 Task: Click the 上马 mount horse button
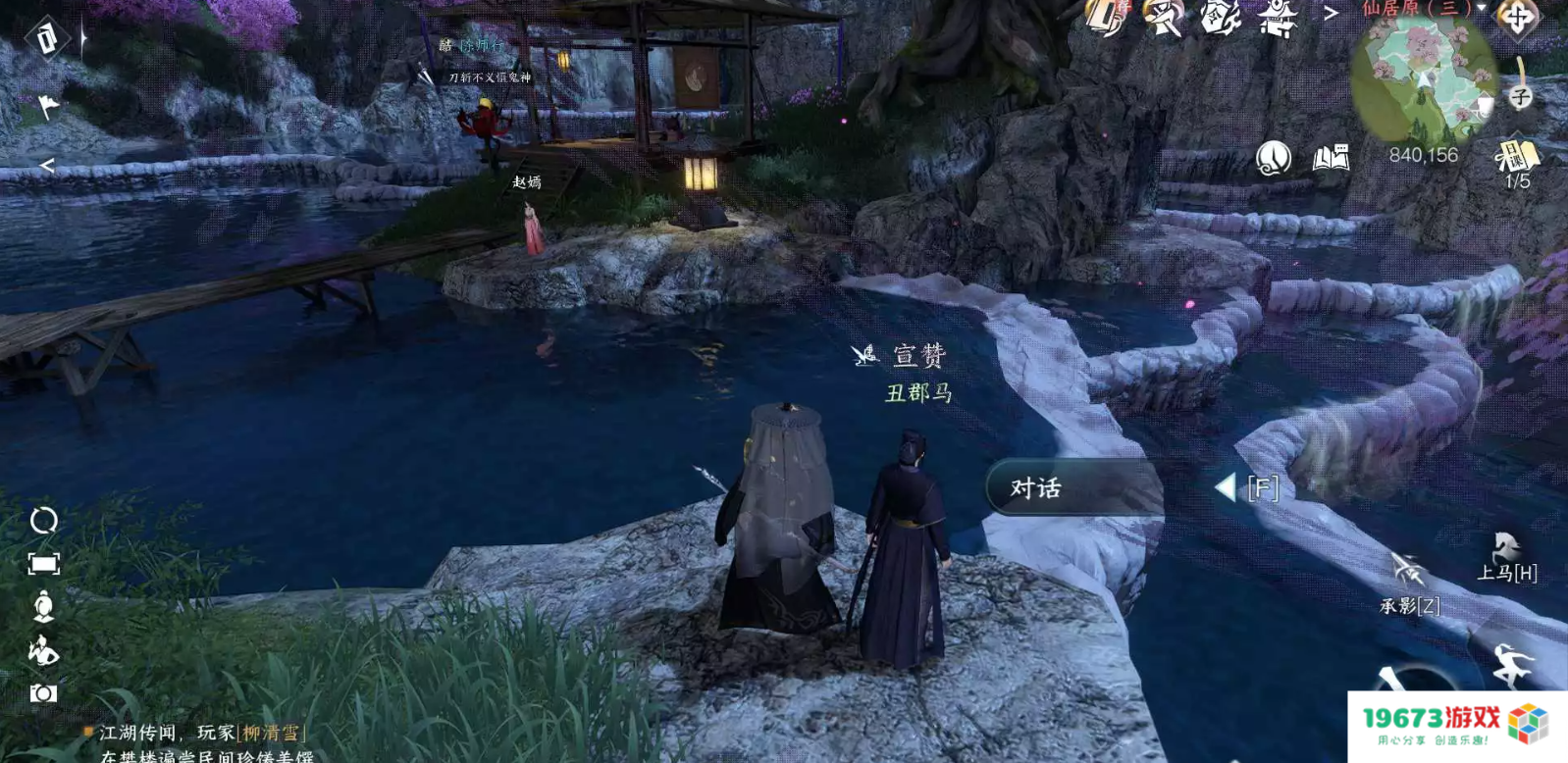pyautogui.click(x=1507, y=559)
